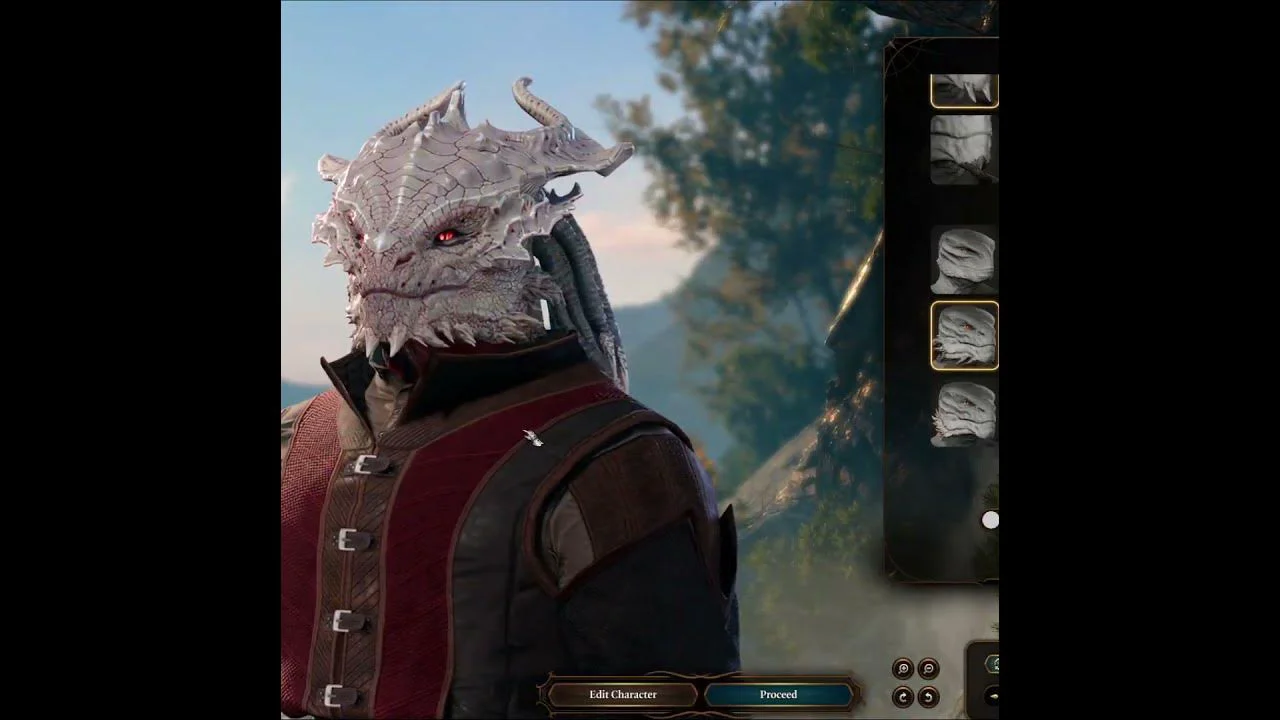The image size is (1280, 720).
Task: Choose the smooth spikeless jaw thumbnail
Action: 964,260
